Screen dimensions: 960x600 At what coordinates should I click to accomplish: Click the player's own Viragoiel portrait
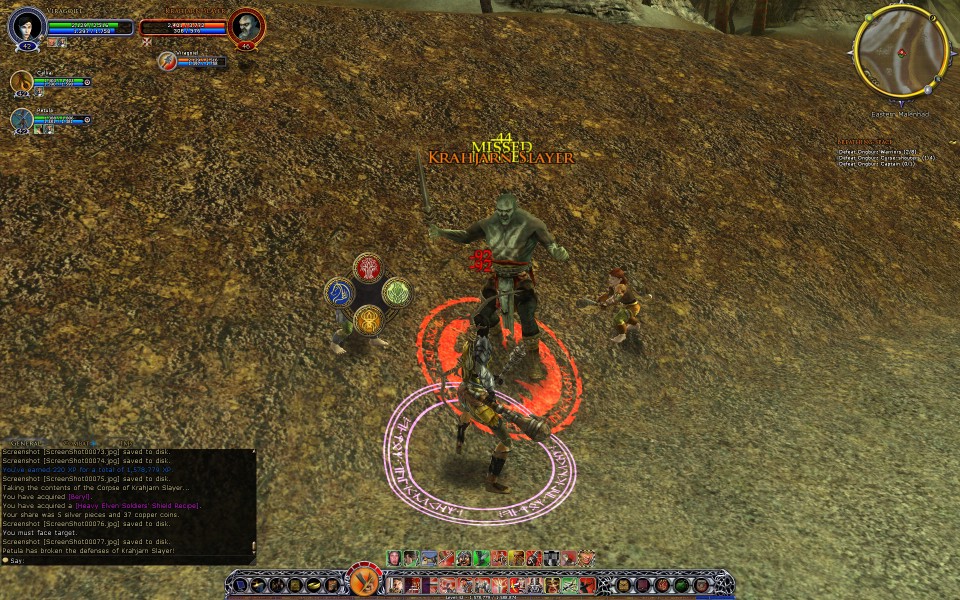pyautogui.click(x=27, y=26)
